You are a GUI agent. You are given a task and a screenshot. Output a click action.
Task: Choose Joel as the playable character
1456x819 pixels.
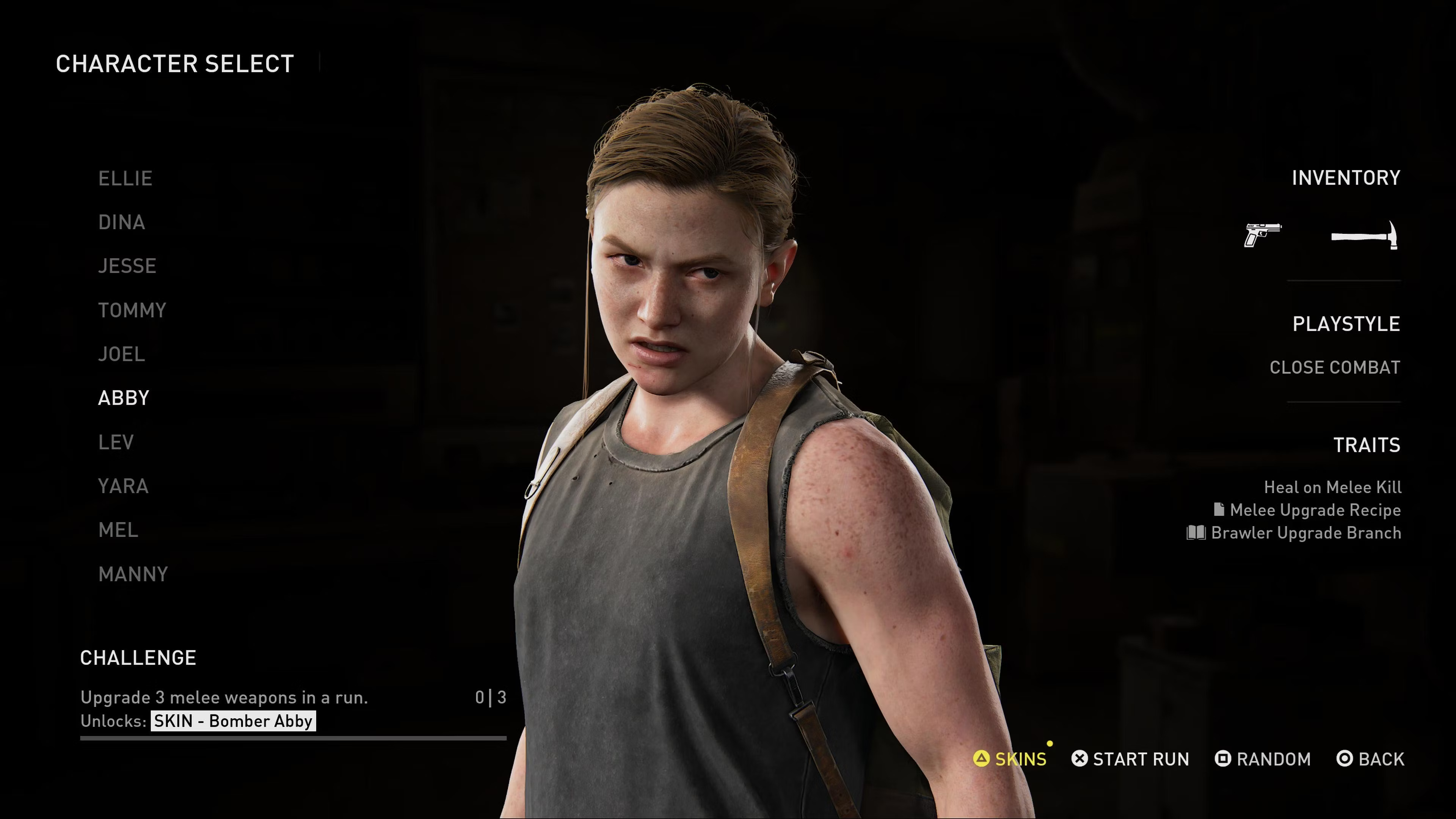pos(121,355)
